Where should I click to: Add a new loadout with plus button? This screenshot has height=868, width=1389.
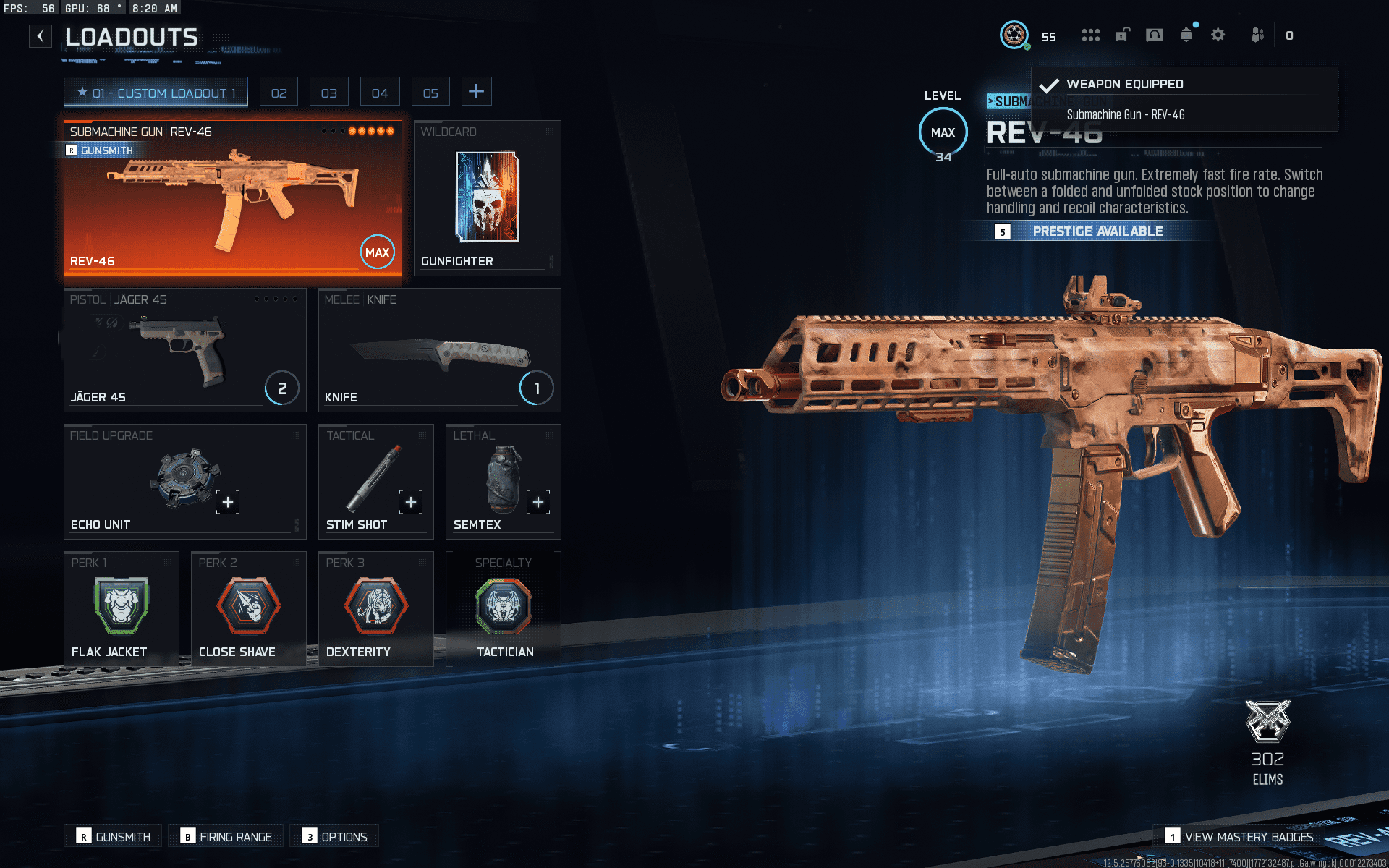(x=476, y=92)
